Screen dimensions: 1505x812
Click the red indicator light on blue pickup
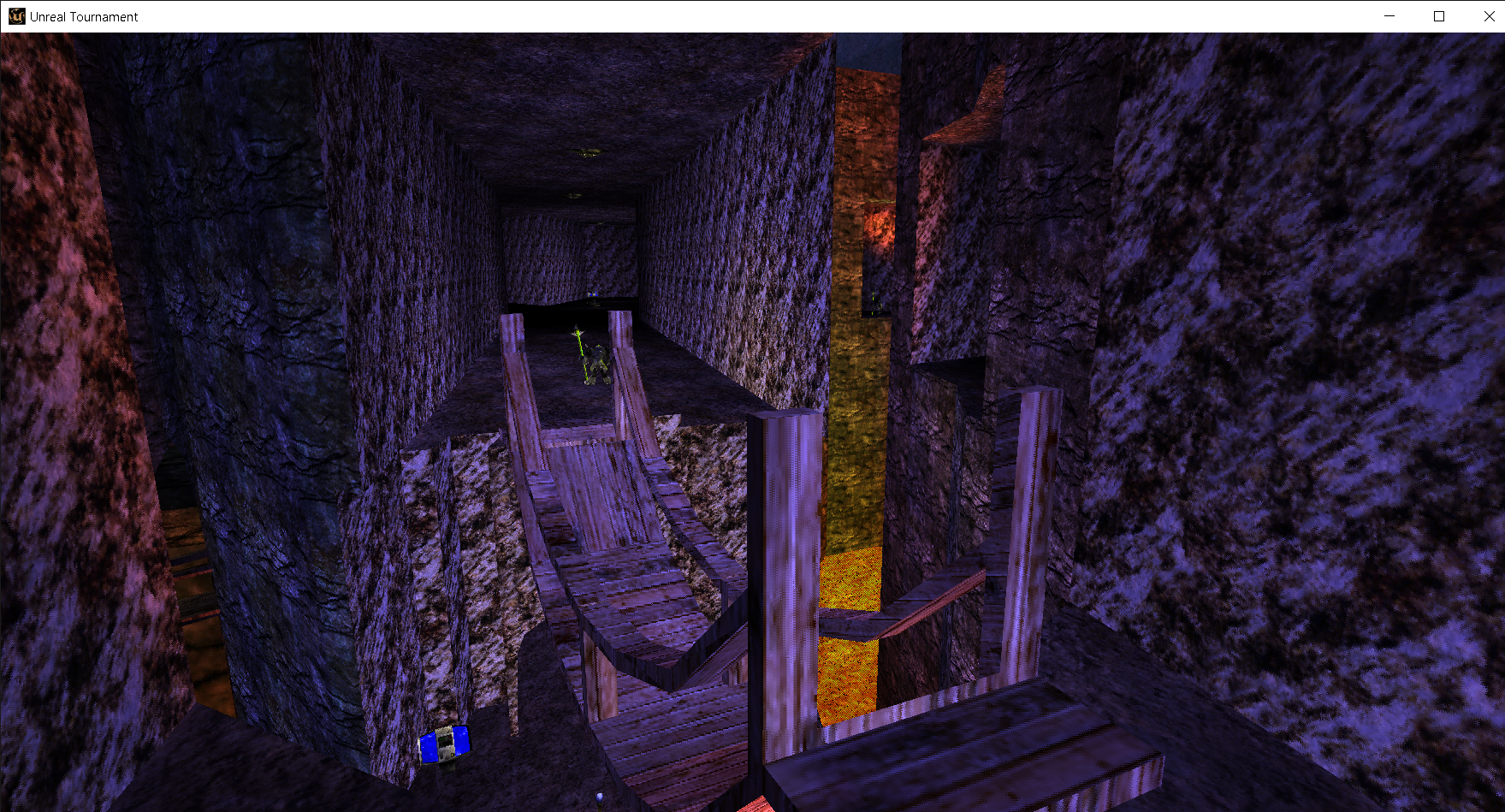point(450,737)
